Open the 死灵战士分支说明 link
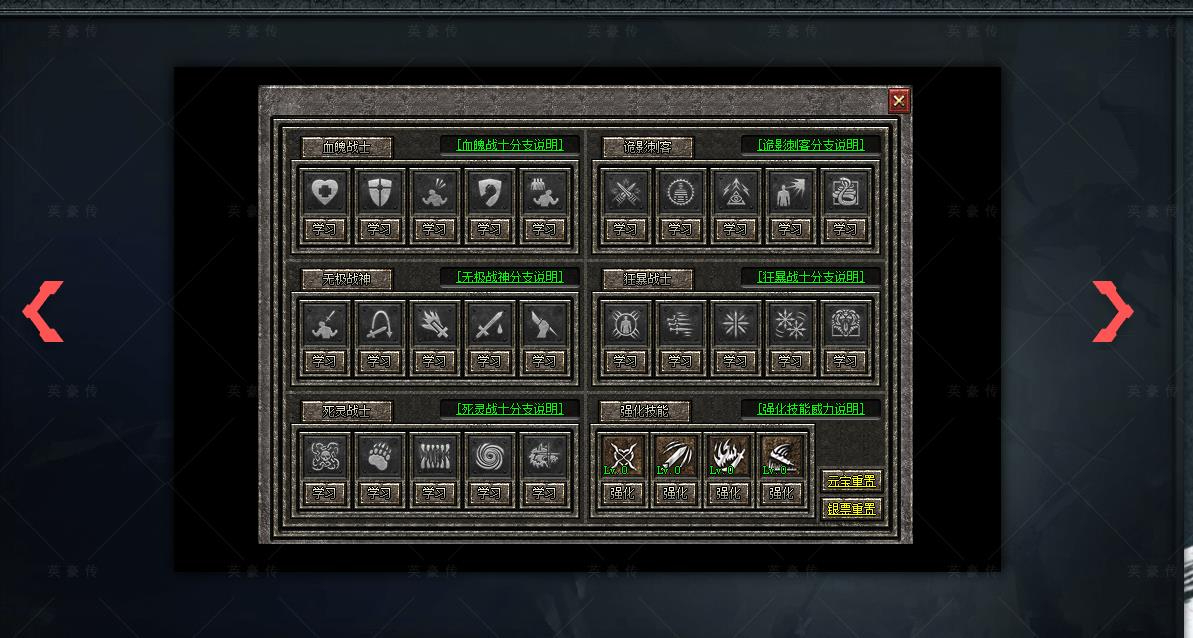 (x=510, y=409)
